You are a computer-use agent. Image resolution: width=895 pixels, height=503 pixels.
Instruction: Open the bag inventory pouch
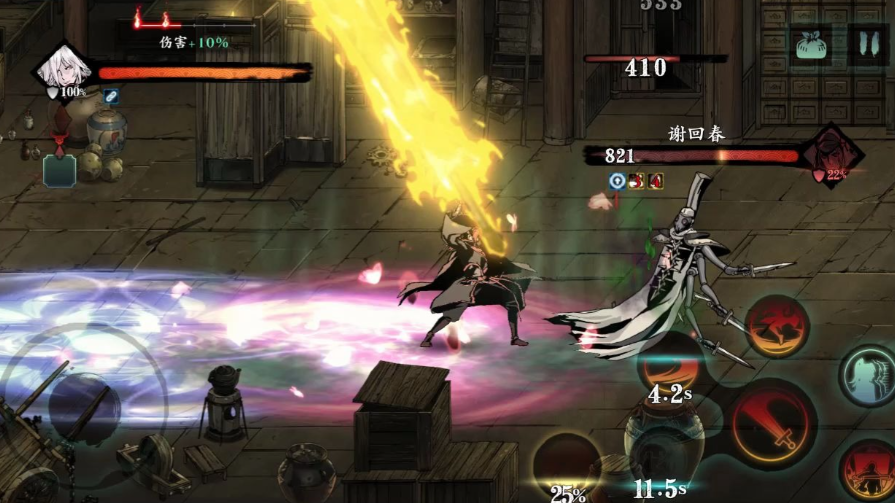click(810, 46)
